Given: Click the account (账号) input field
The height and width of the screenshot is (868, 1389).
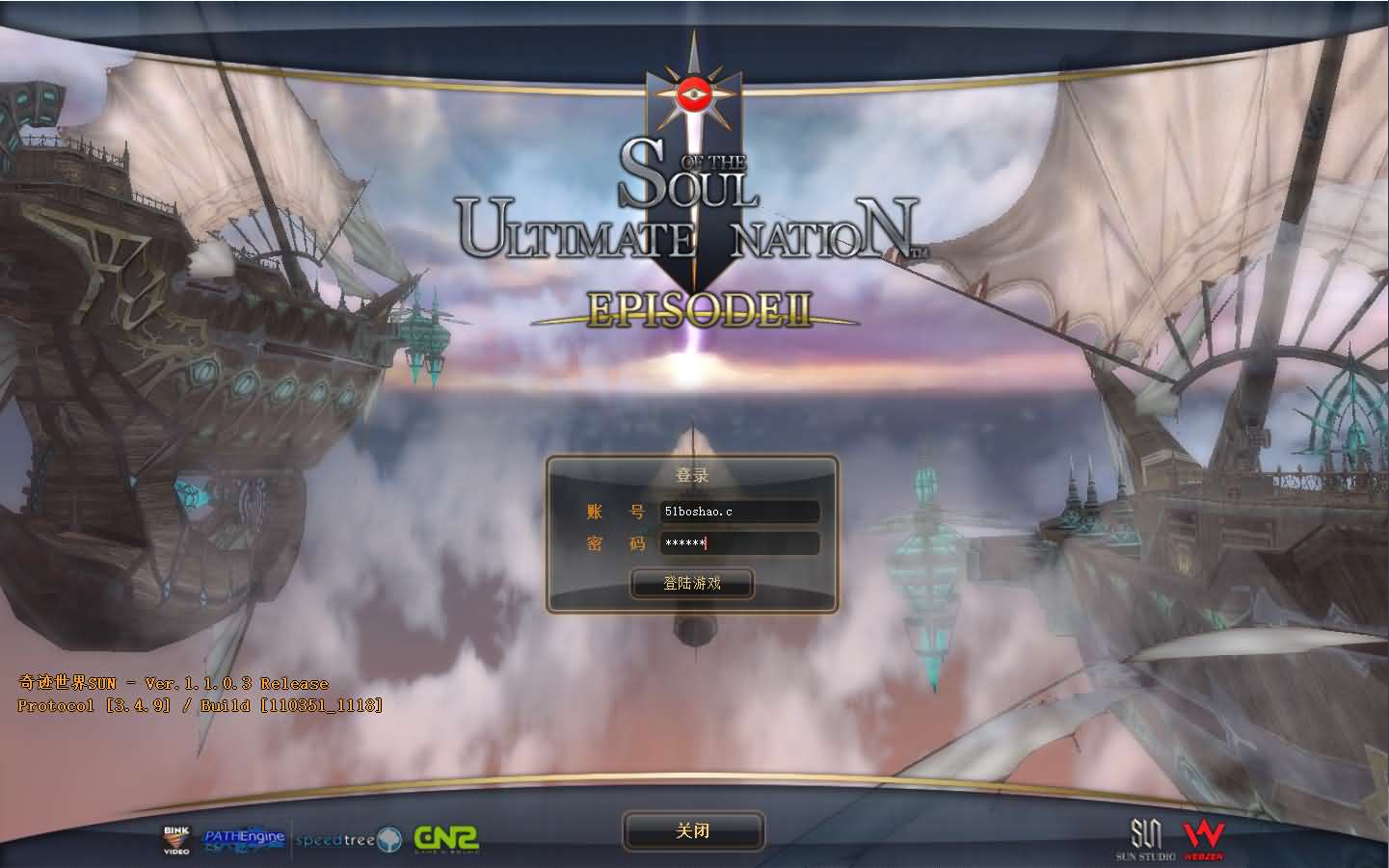Looking at the screenshot, I should click(739, 512).
